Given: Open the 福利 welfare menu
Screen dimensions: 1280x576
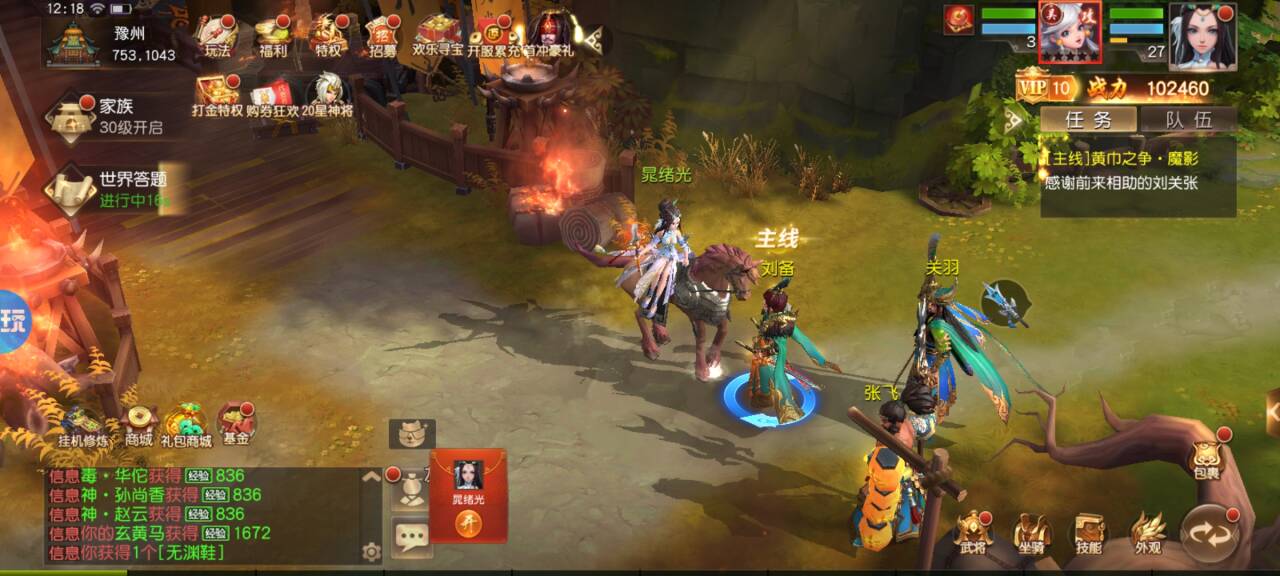Looking at the screenshot, I should (272, 37).
